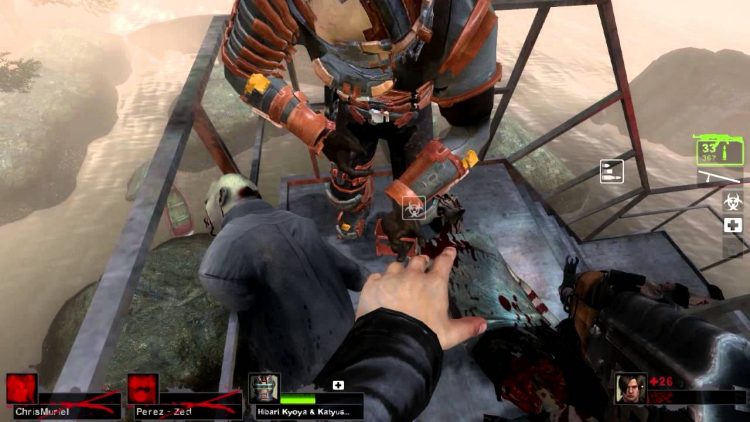
Task: Click the biohazard marker on the armored figure
Action: click(412, 208)
